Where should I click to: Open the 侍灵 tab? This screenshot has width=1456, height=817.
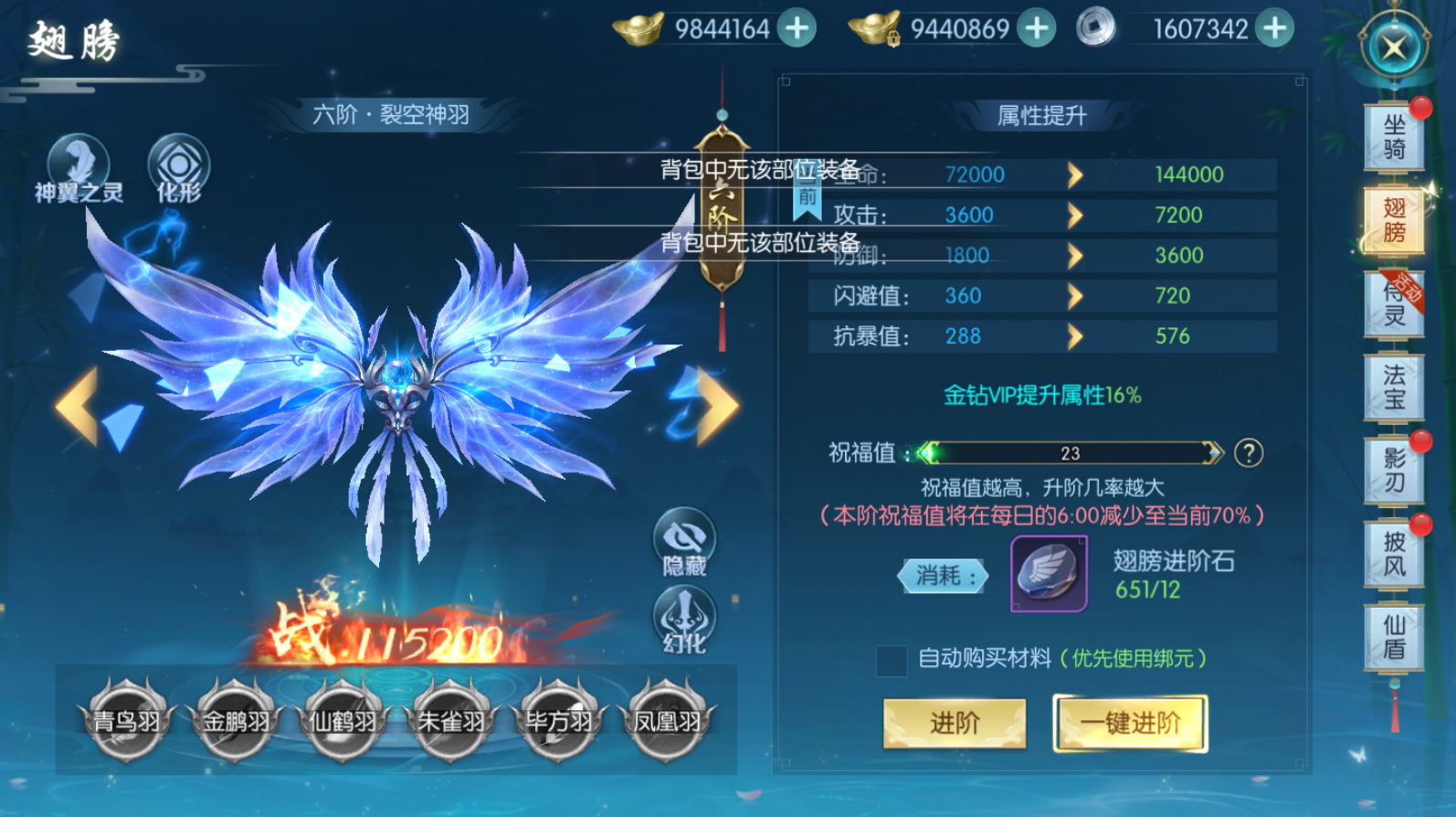1394,305
